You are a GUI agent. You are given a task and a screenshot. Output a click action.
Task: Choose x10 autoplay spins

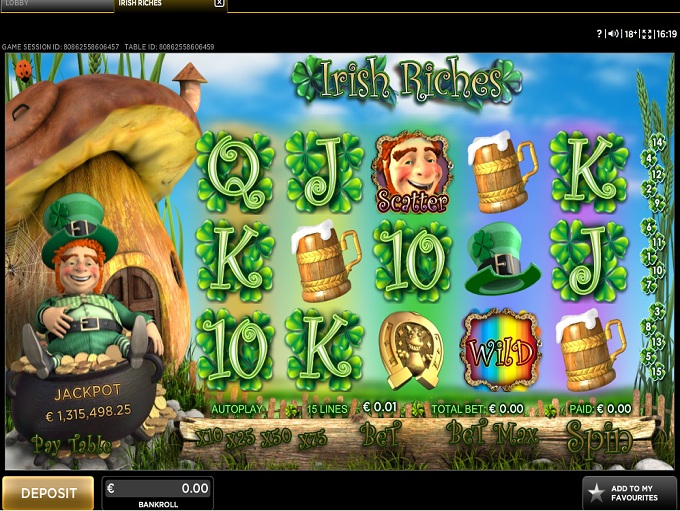tap(209, 437)
